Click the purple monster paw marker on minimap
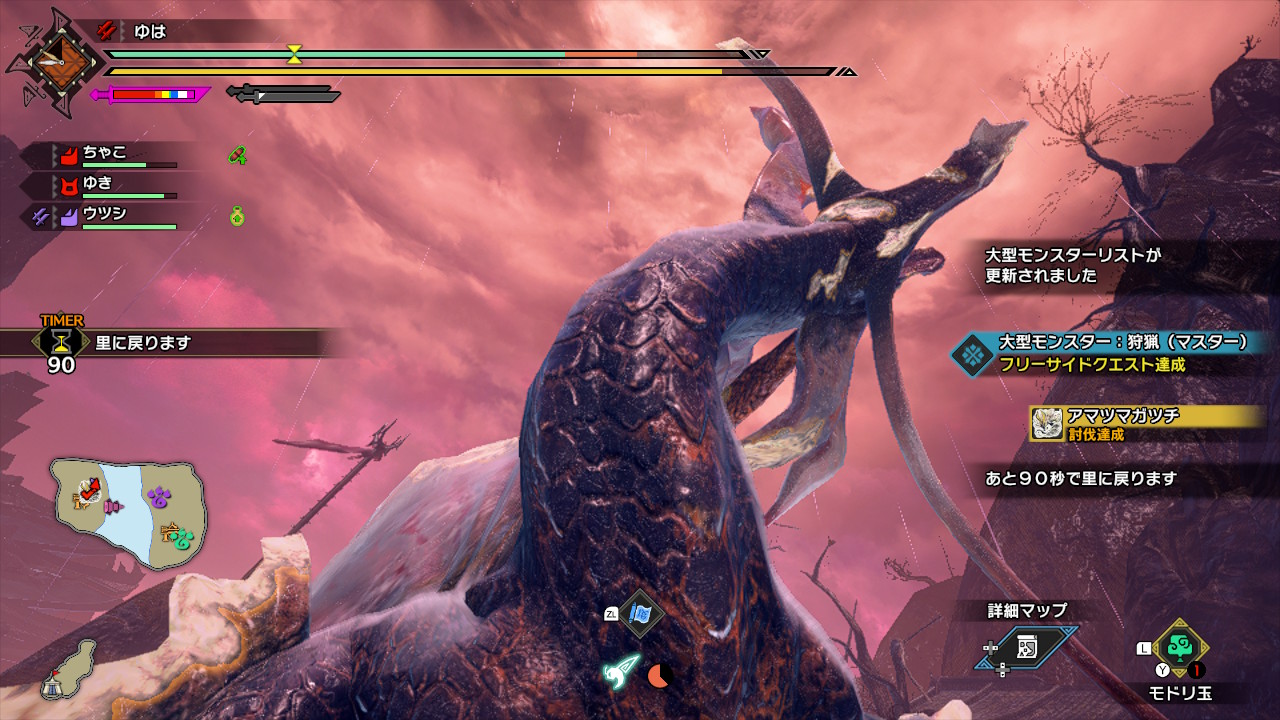This screenshot has width=1280, height=720. 160,496
